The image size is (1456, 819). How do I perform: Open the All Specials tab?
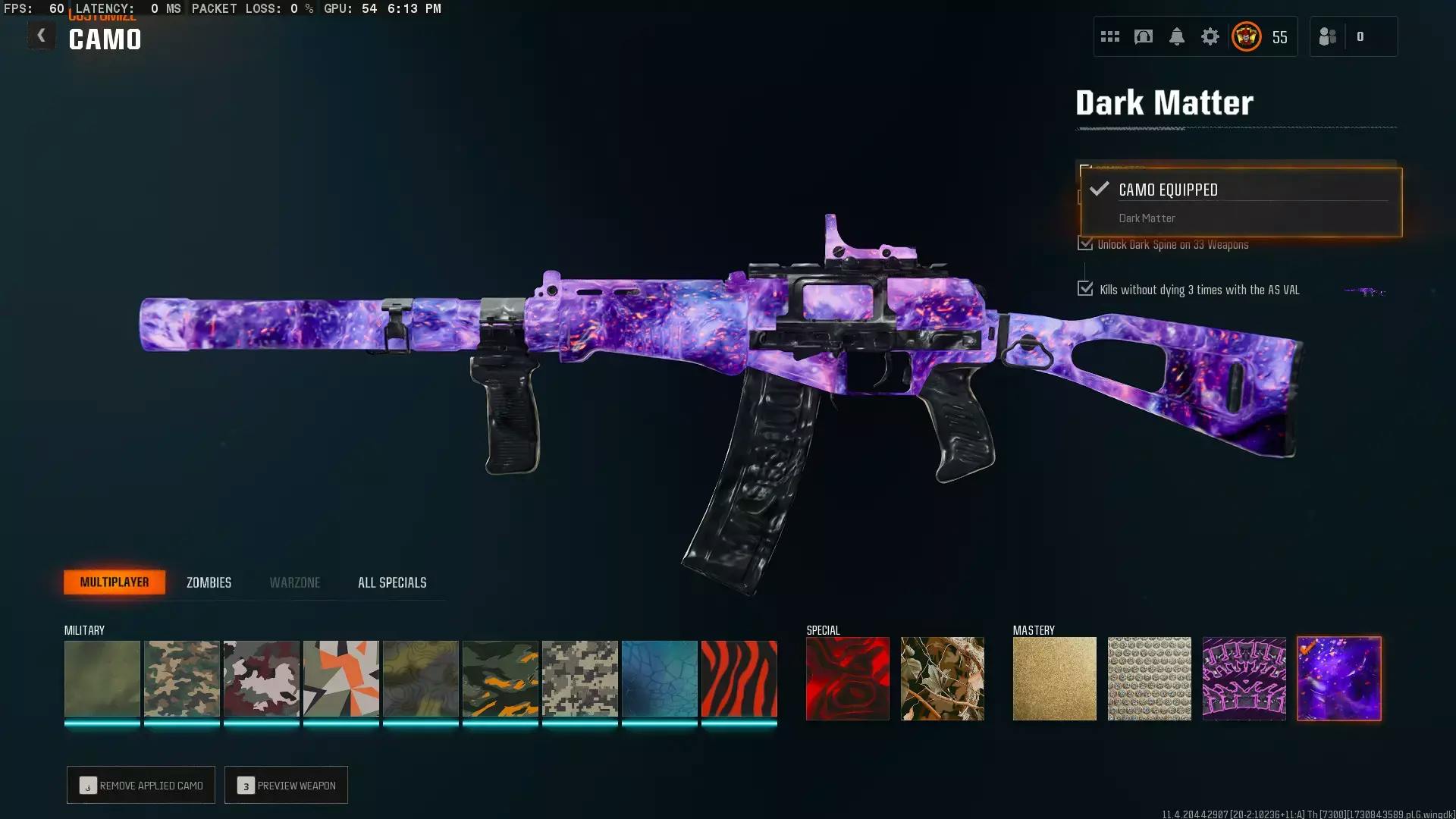(x=392, y=582)
